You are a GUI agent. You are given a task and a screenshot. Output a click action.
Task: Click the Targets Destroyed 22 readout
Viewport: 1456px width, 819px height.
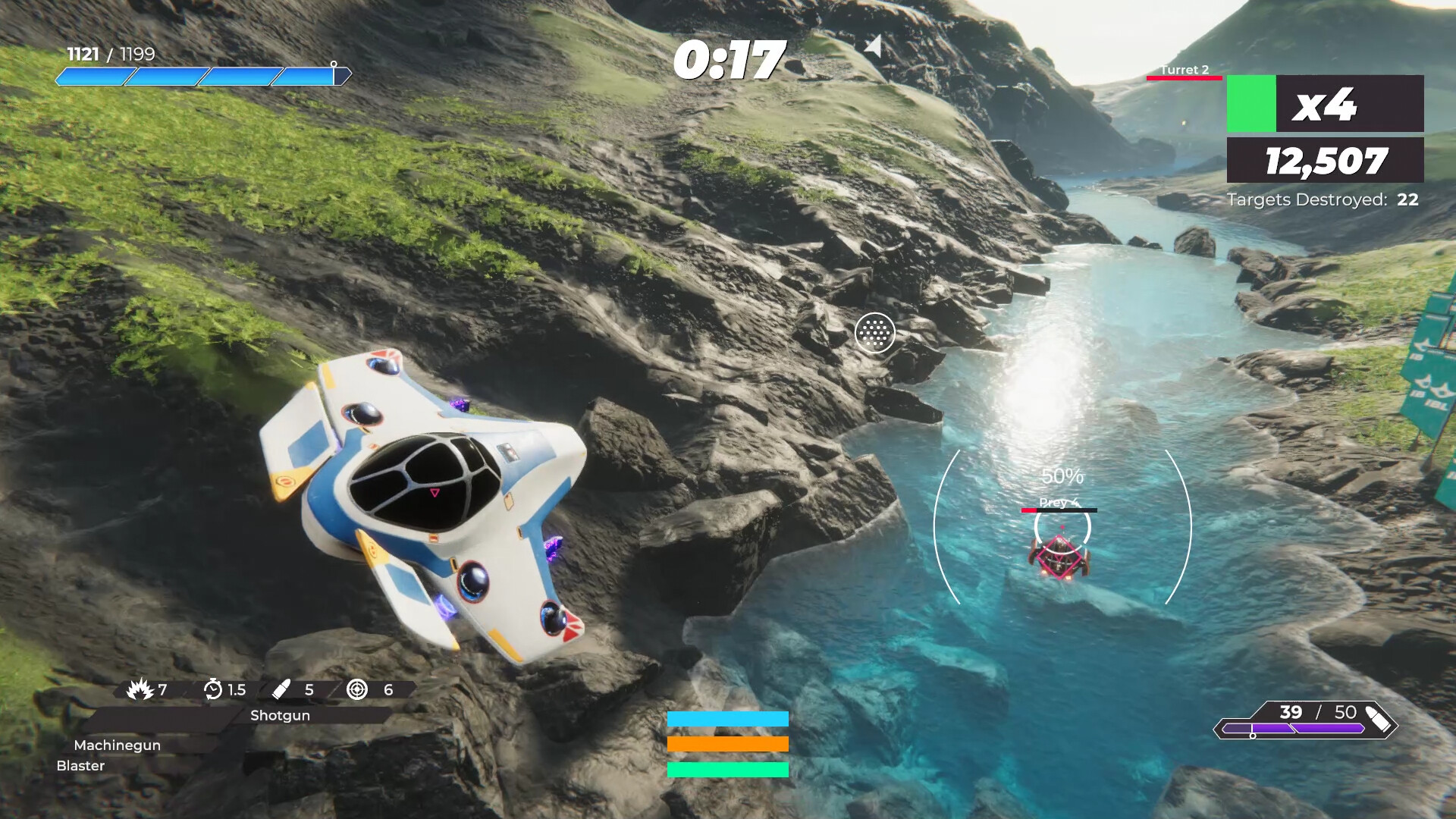click(x=1323, y=200)
